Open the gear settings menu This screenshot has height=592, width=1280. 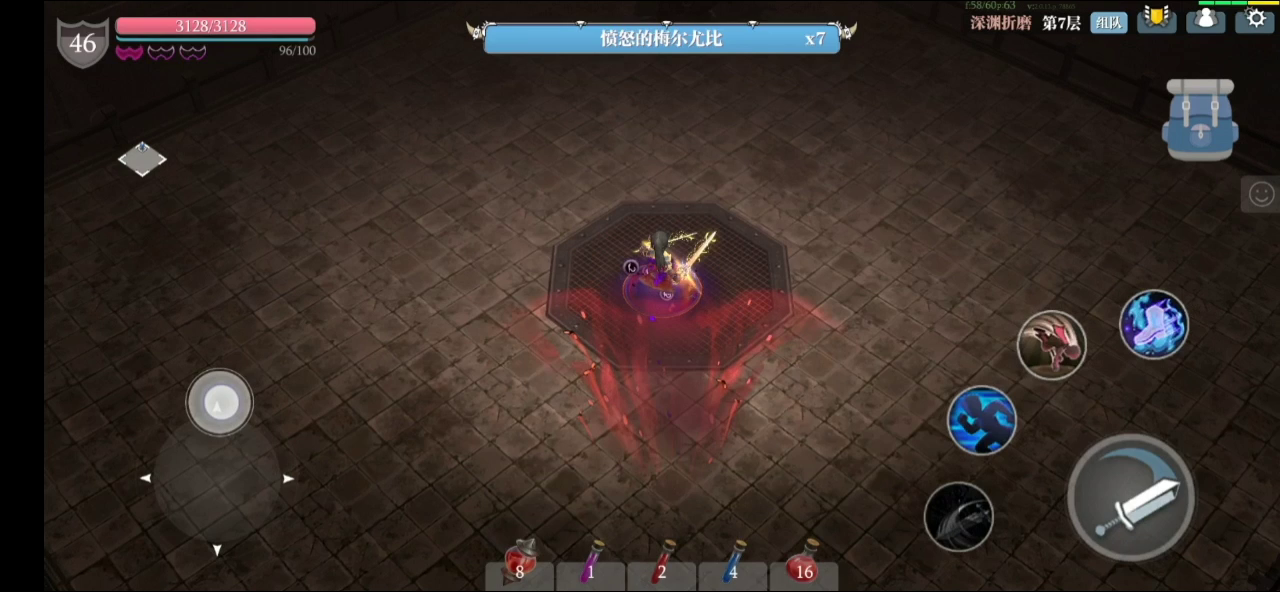coord(1255,19)
